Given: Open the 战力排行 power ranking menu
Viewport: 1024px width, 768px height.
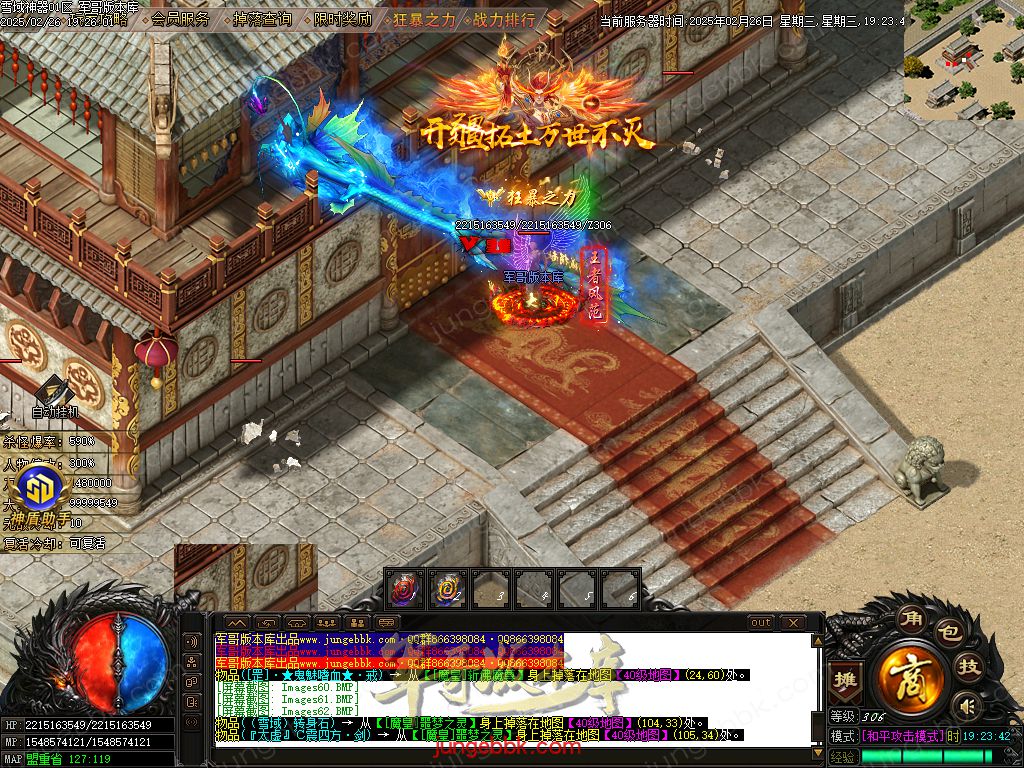Looking at the screenshot, I should pyautogui.click(x=503, y=19).
